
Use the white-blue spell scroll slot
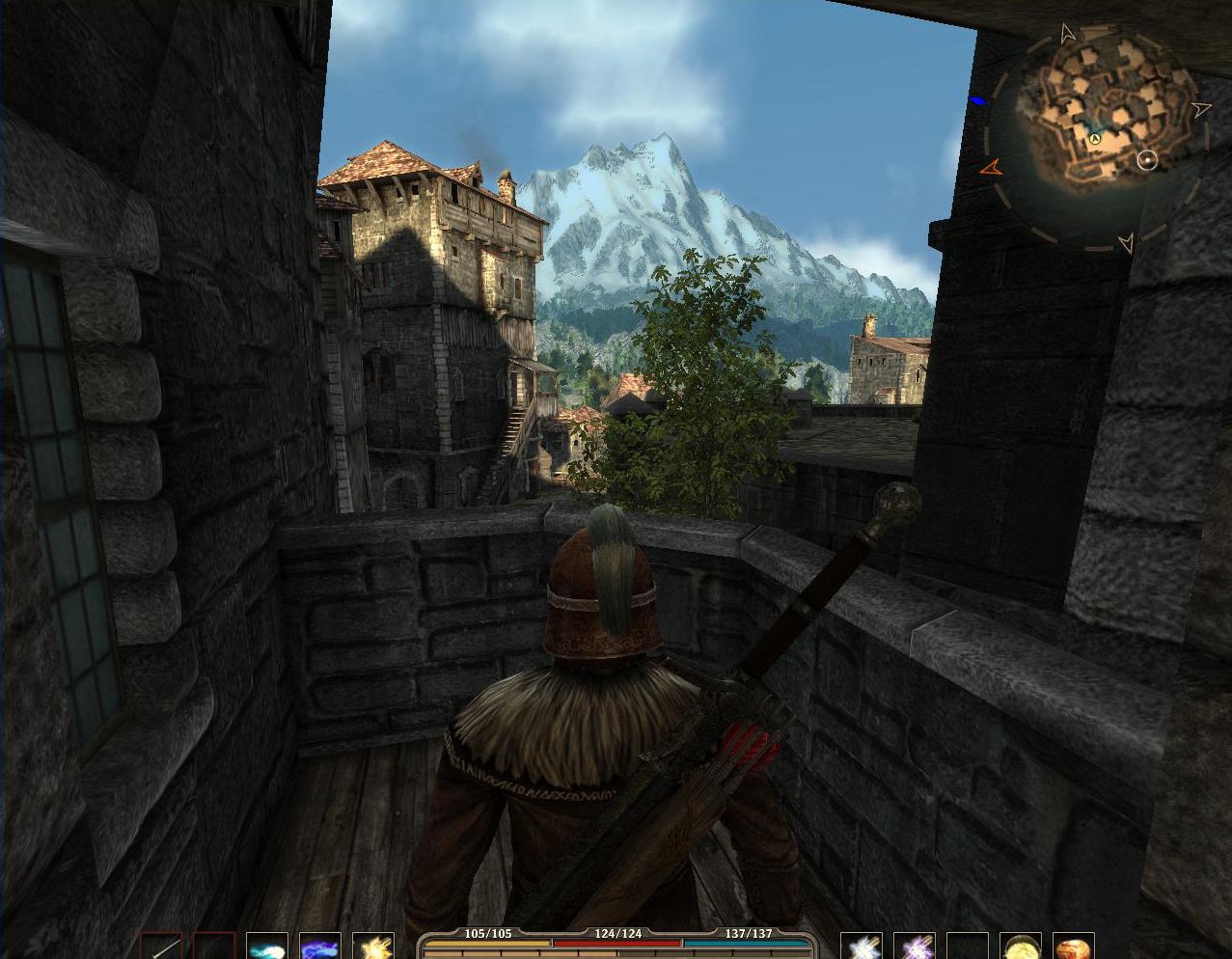[x=862, y=946]
